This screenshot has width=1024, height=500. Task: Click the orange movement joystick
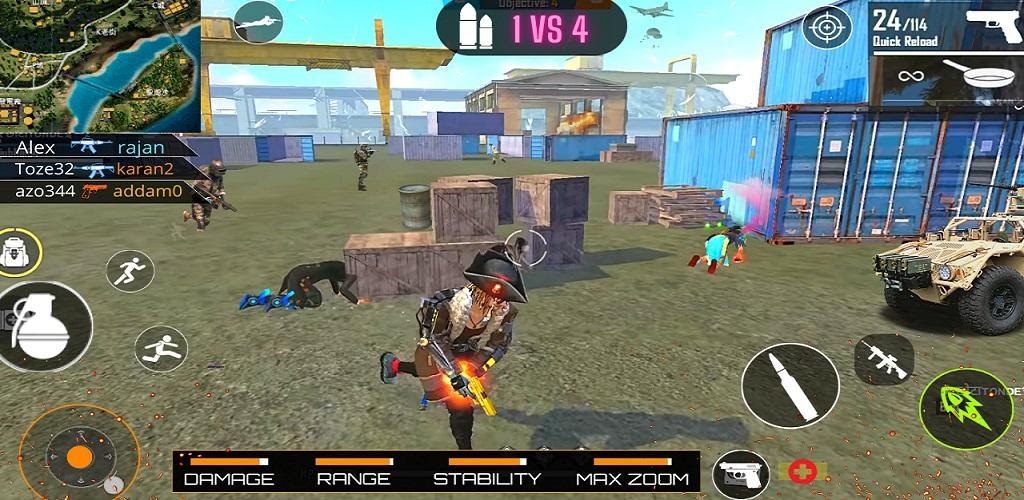pos(79,457)
